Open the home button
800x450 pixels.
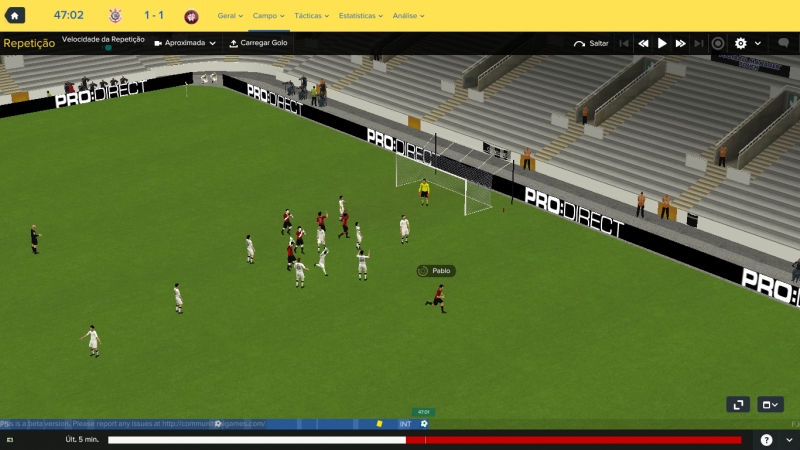(x=16, y=16)
